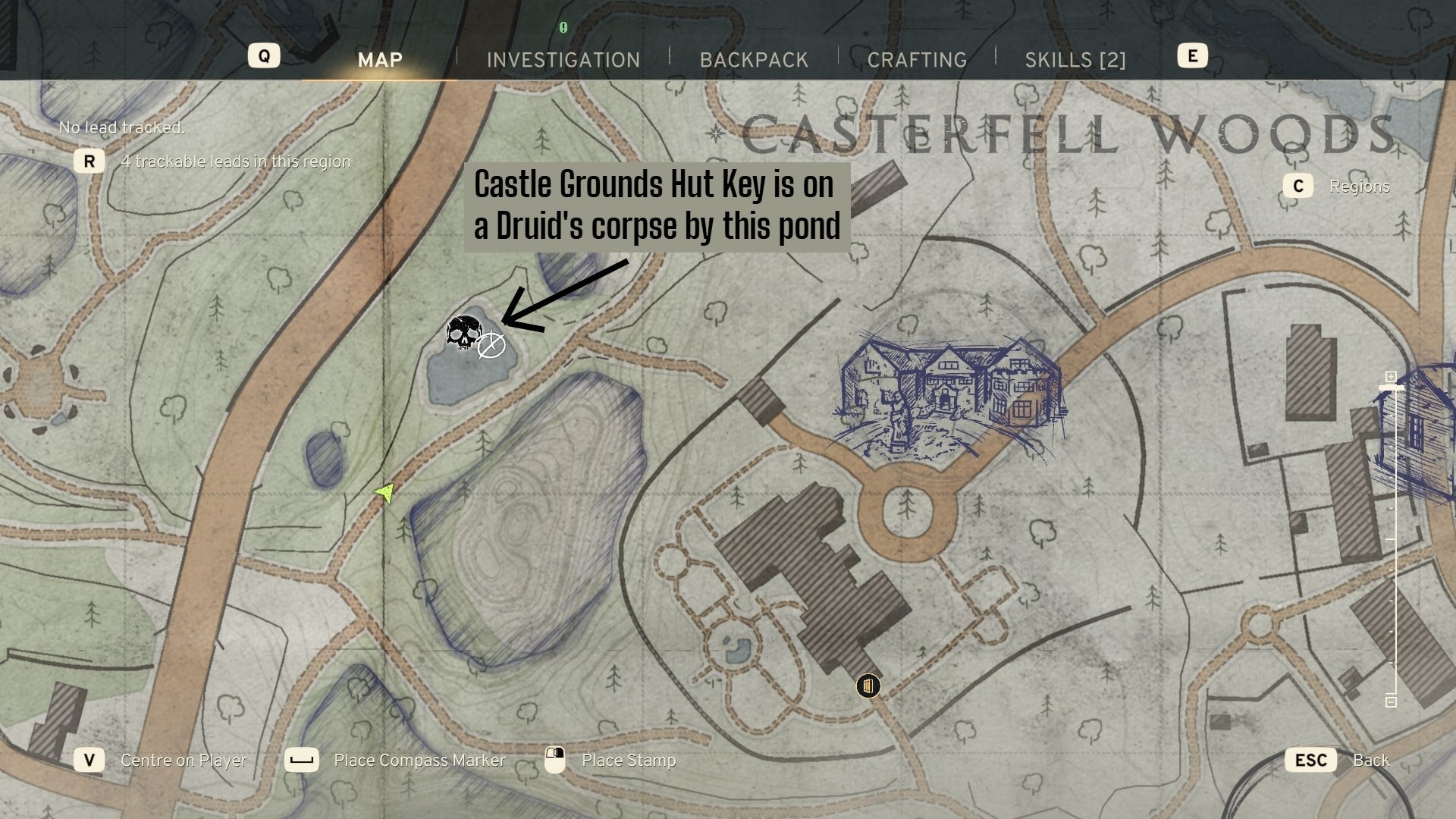Screen dimensions: 1456x819
Task: Open the Skills tab
Action: [1075, 60]
